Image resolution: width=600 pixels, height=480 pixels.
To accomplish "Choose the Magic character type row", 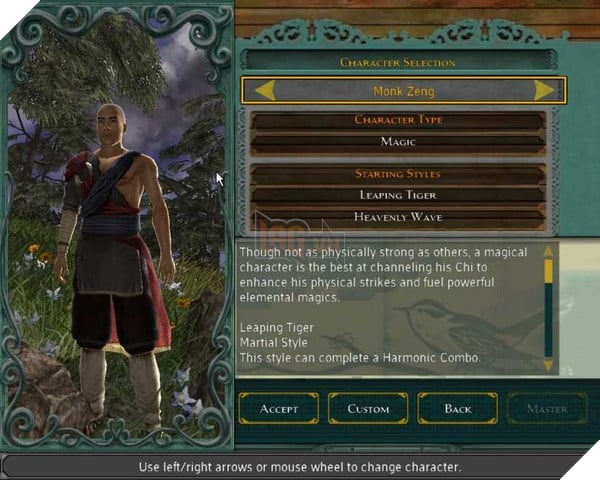I will point(399,143).
